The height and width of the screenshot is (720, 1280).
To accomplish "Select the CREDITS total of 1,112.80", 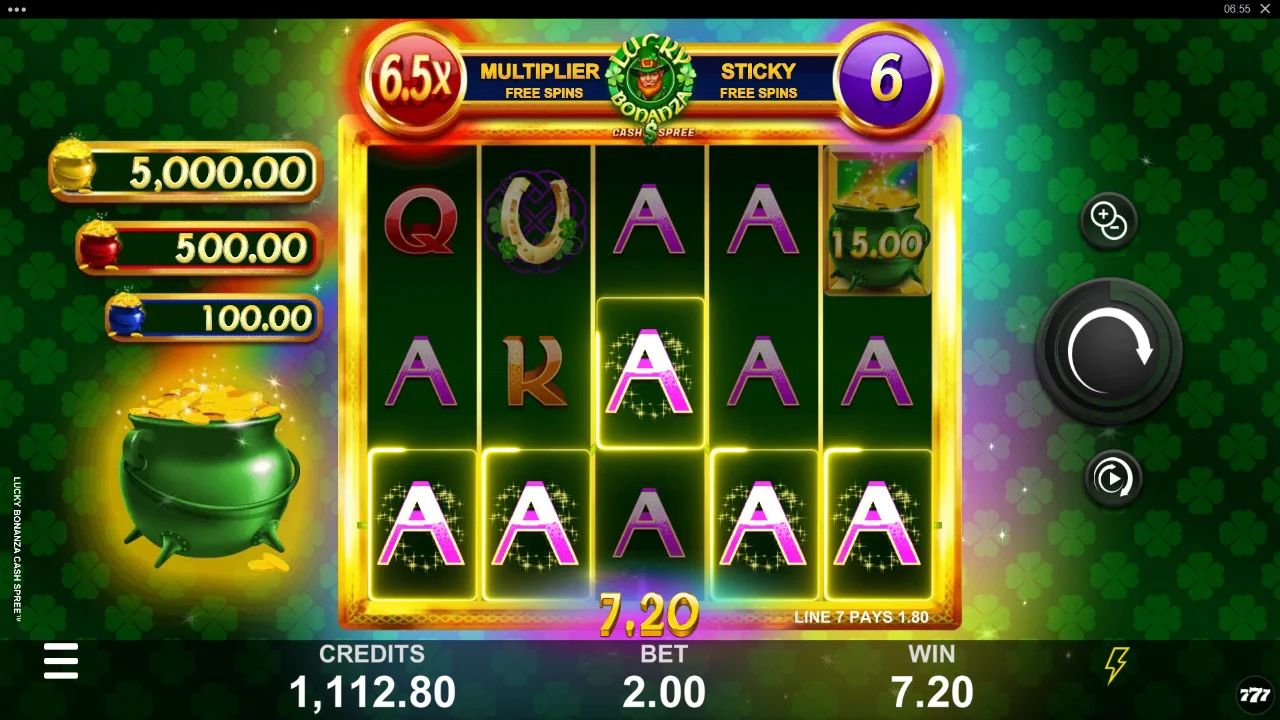I will pyautogui.click(x=374, y=690).
